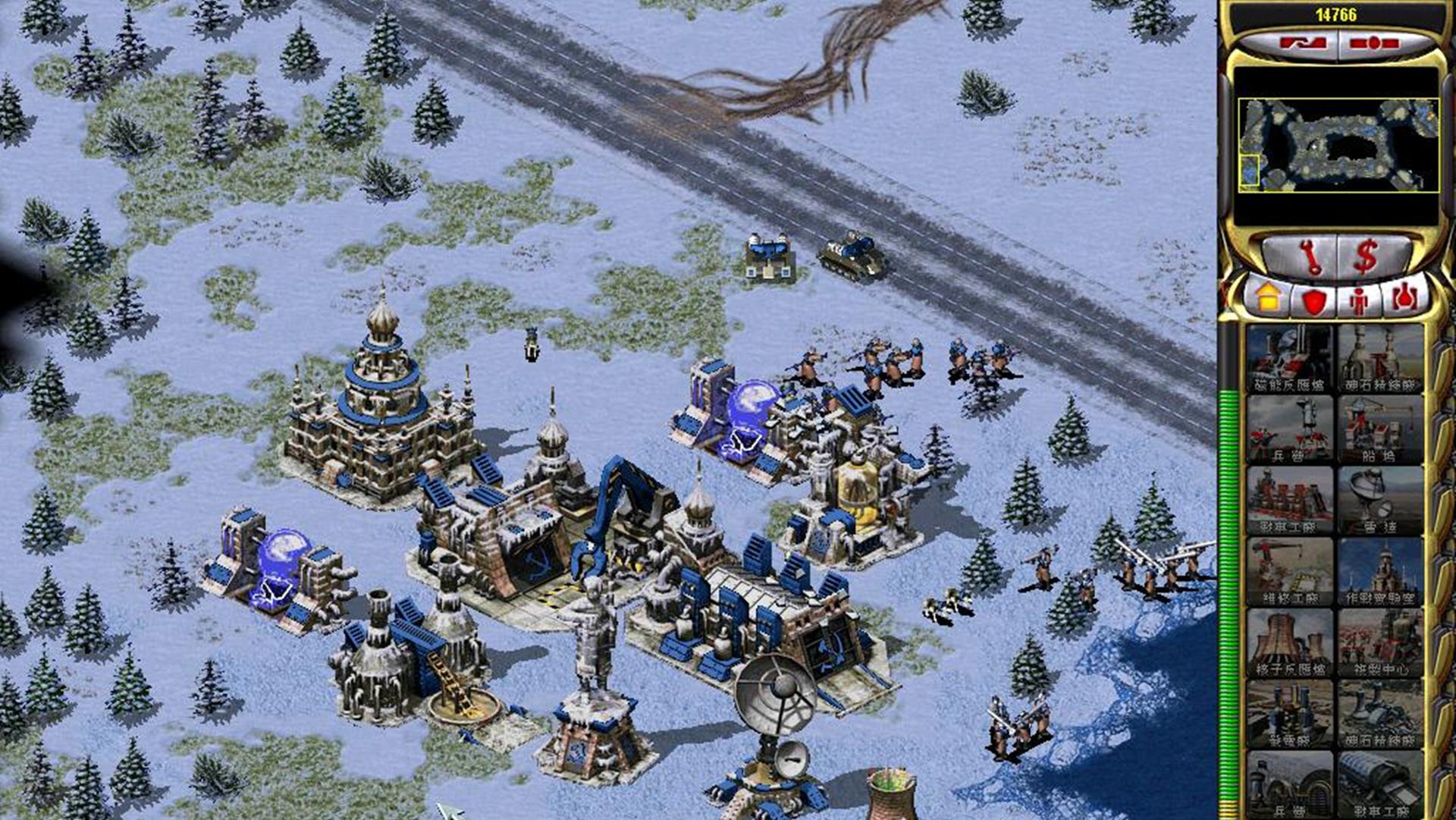Choose the radar dish (雷达) build icon
This screenshot has width=1456, height=820.
click(1379, 500)
